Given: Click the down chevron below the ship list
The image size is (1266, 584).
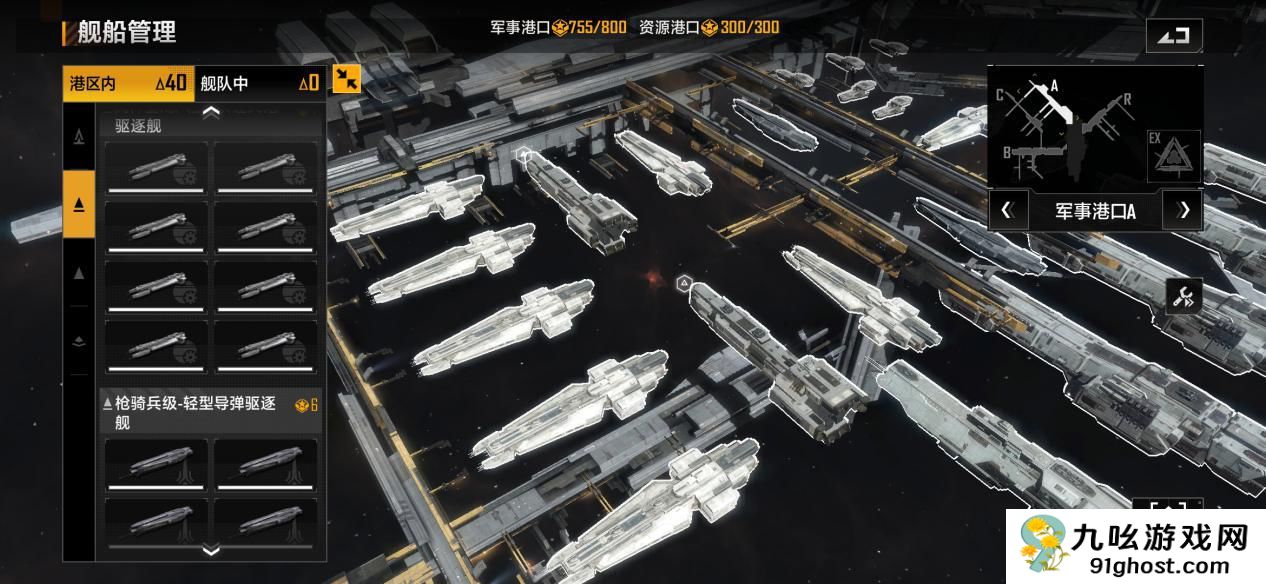Looking at the screenshot, I should (211, 550).
